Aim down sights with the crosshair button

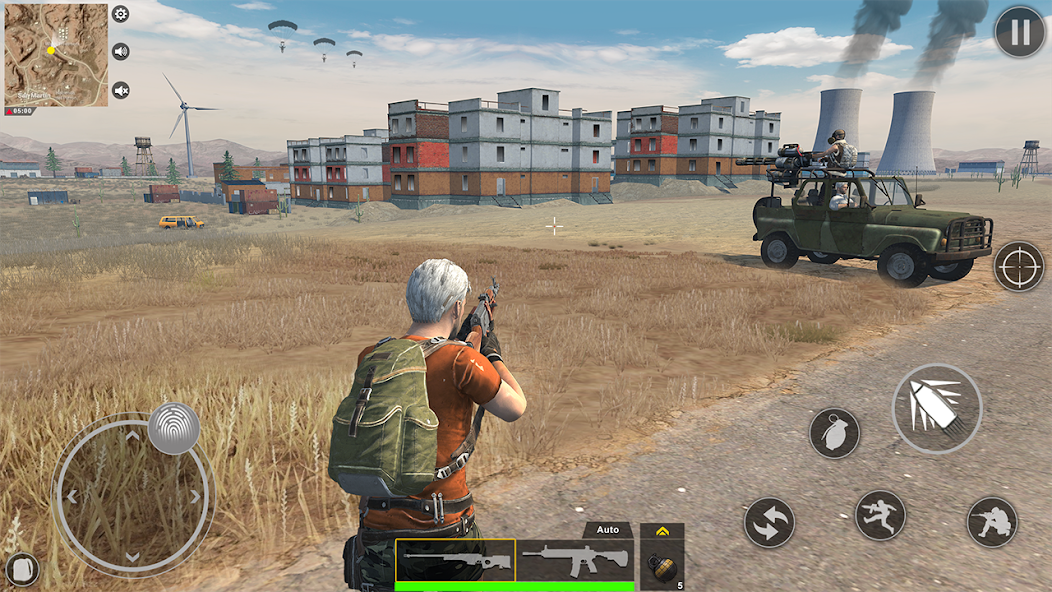click(1019, 266)
